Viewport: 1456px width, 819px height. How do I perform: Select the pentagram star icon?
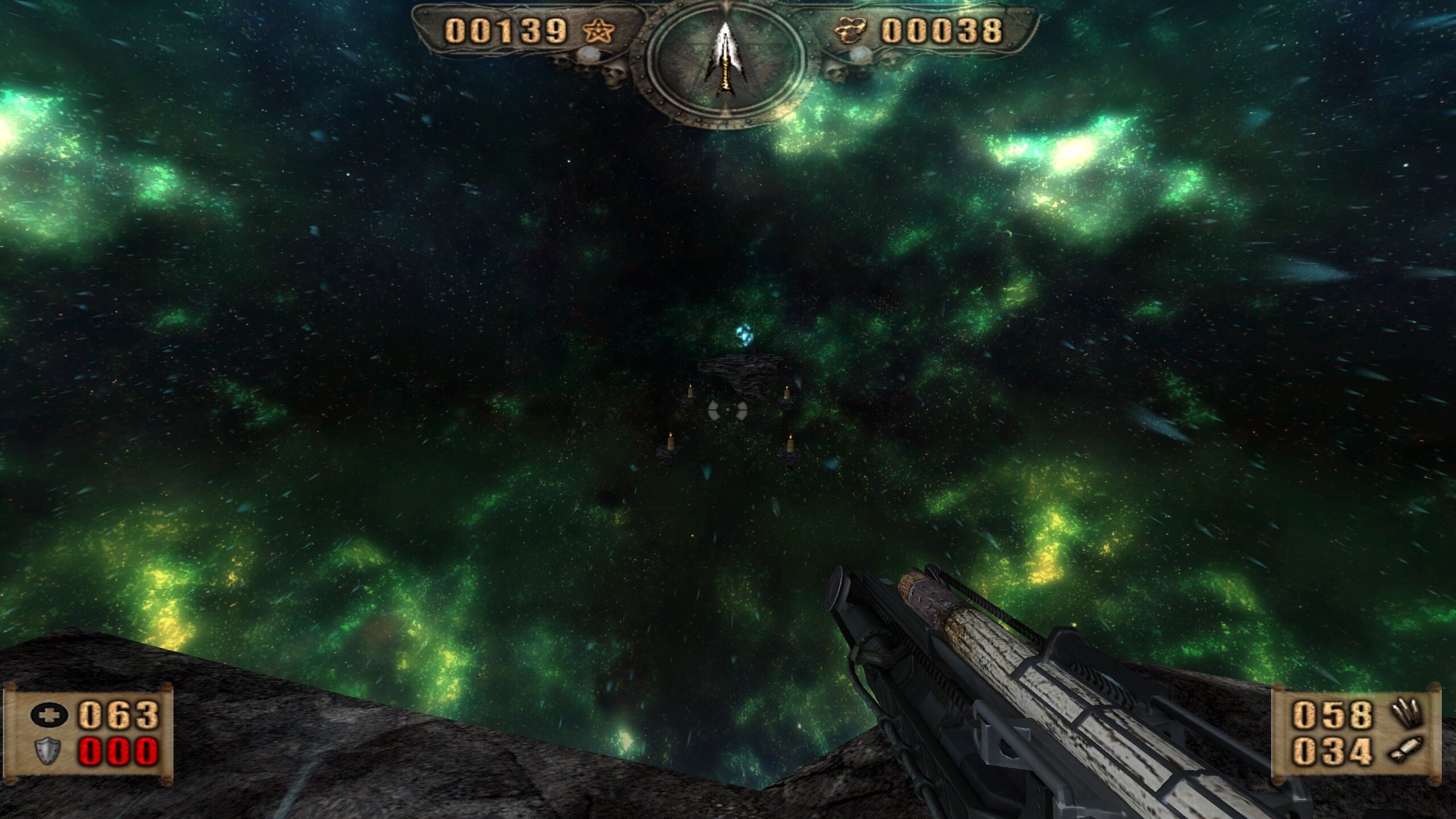599,31
